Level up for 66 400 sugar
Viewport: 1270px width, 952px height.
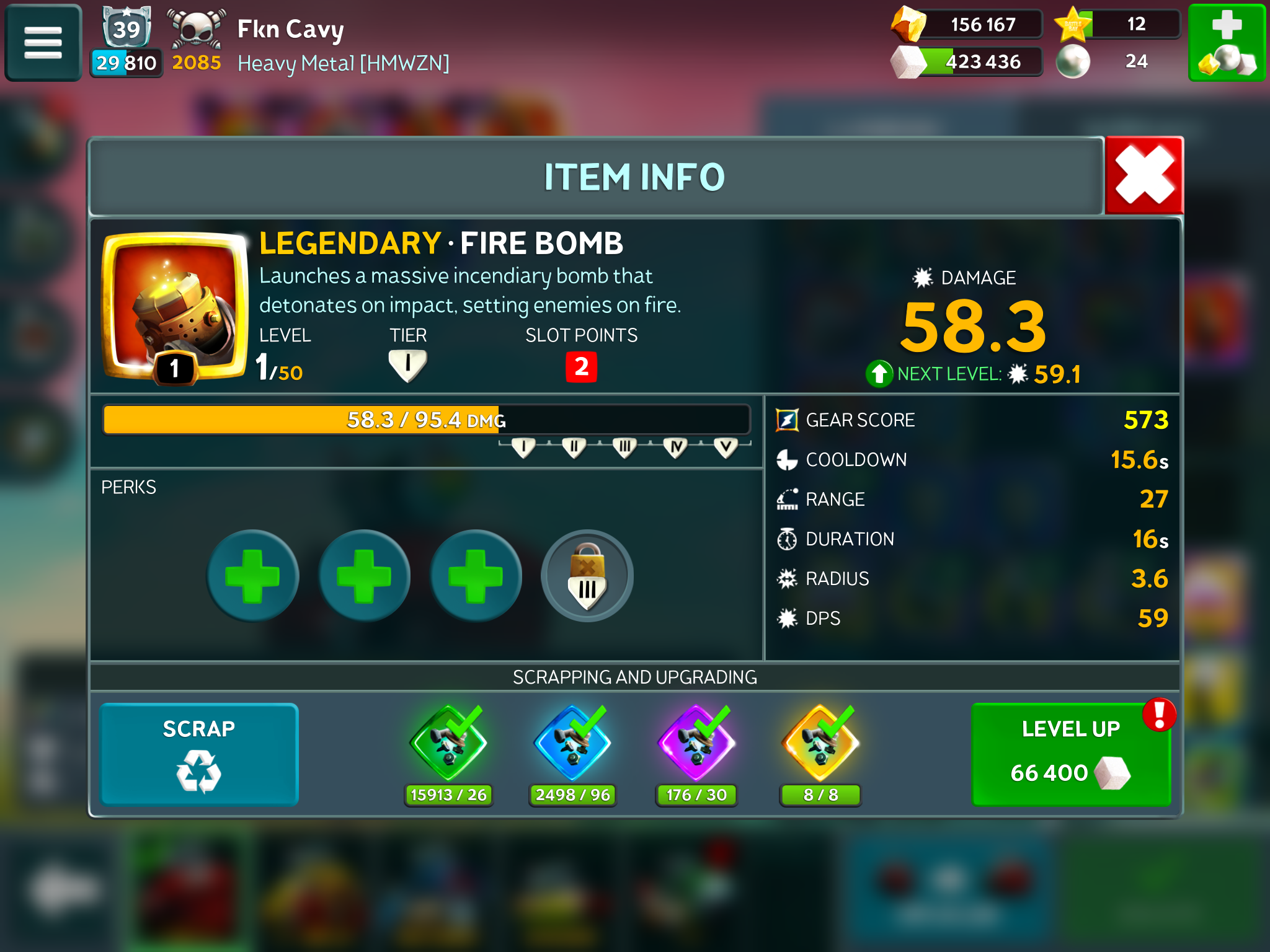[1071, 754]
